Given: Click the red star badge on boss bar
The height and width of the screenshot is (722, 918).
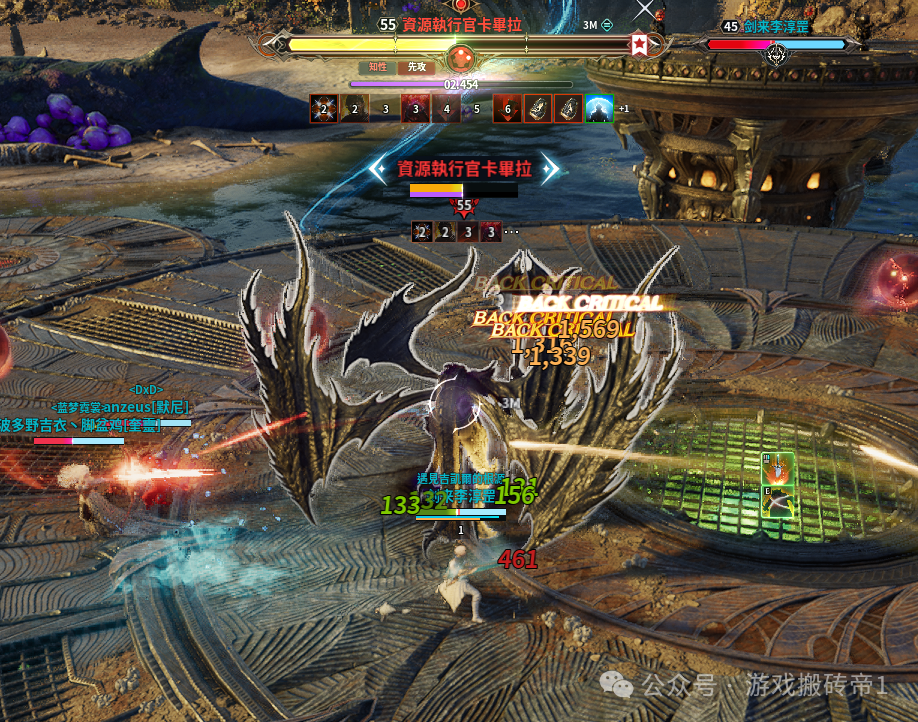Looking at the screenshot, I should coord(639,45).
